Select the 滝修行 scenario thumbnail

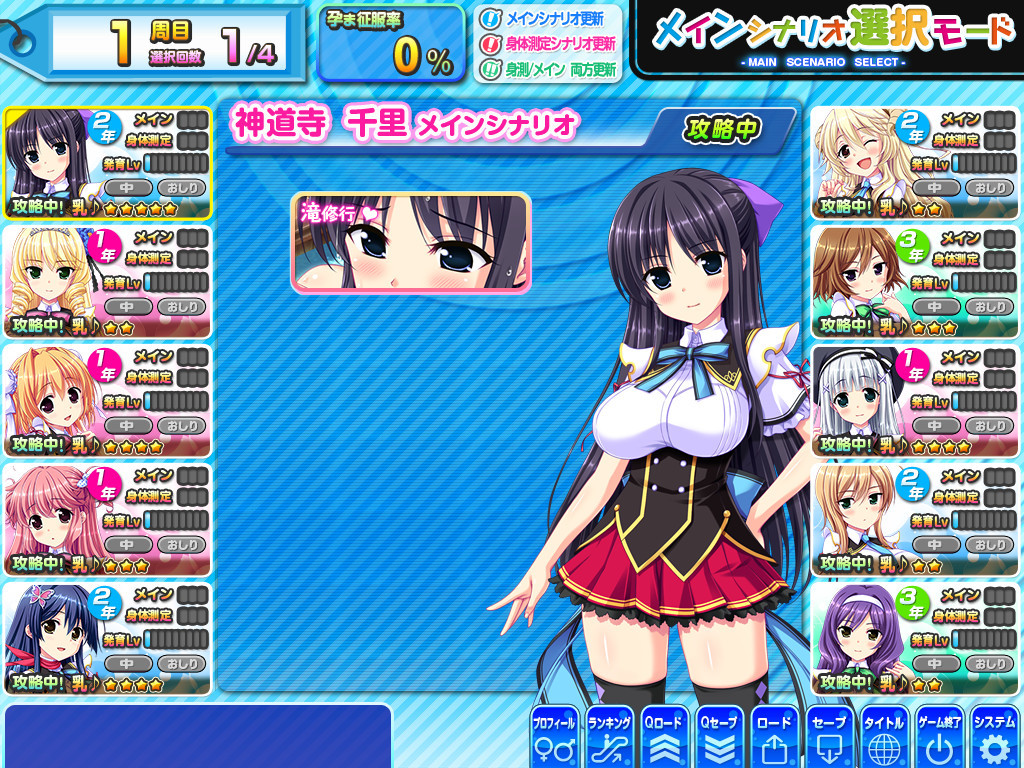pyautogui.click(x=410, y=243)
